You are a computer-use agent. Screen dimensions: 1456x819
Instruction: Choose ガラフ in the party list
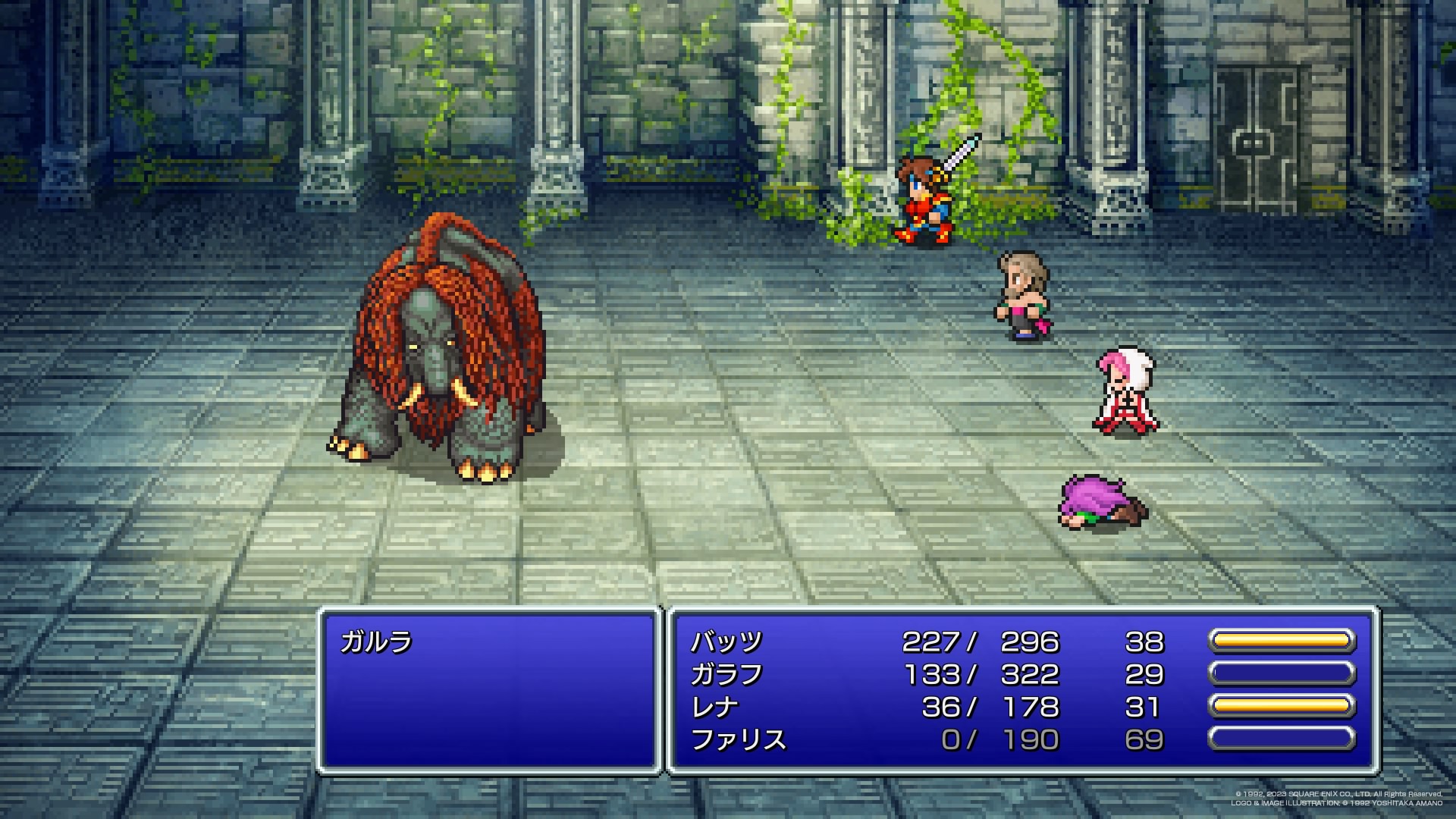coord(726,675)
